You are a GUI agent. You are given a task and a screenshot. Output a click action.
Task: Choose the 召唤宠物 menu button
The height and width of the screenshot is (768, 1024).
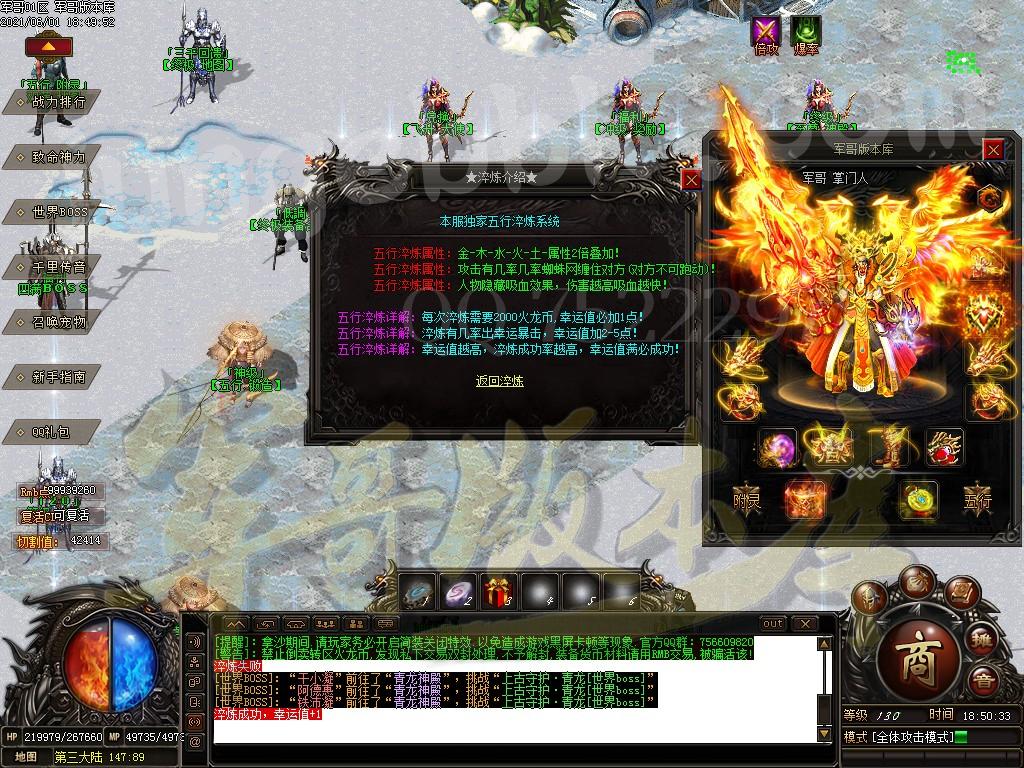(59, 322)
